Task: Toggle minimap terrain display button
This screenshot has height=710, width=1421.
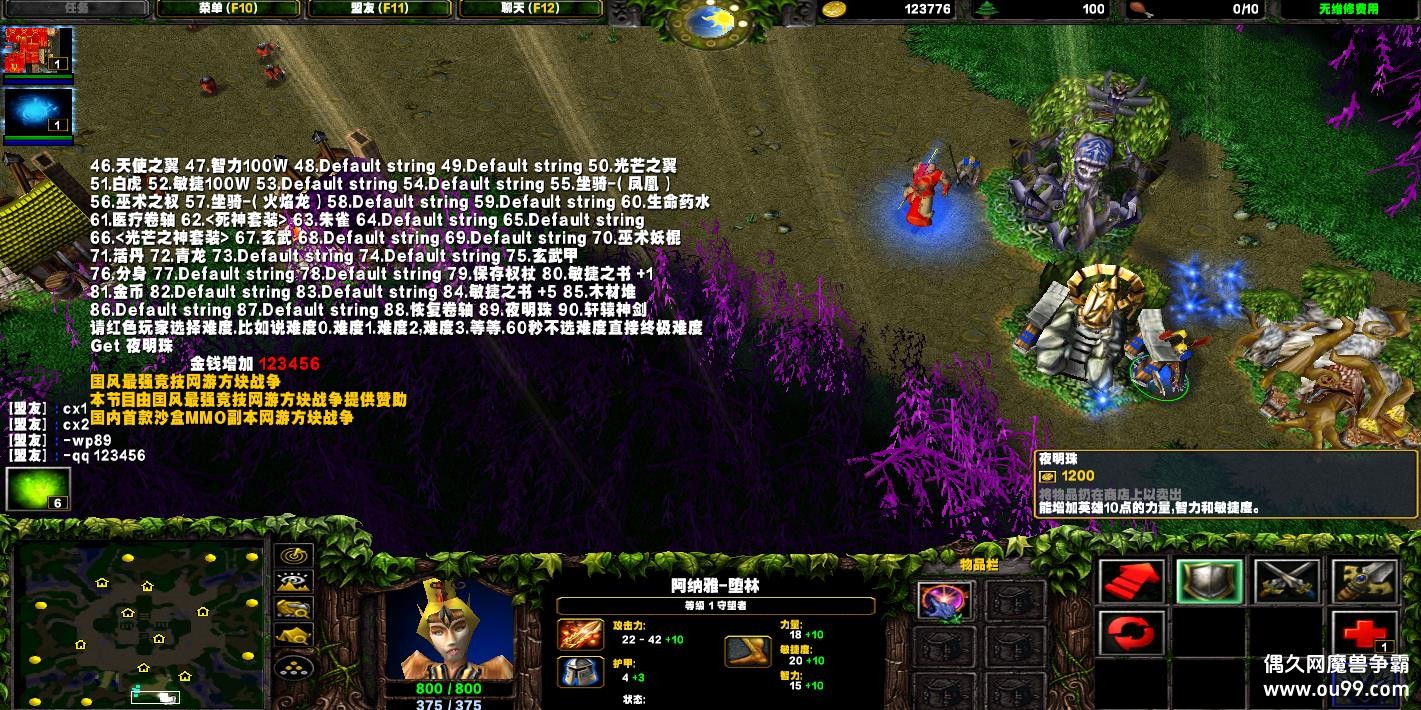Action: point(293,582)
